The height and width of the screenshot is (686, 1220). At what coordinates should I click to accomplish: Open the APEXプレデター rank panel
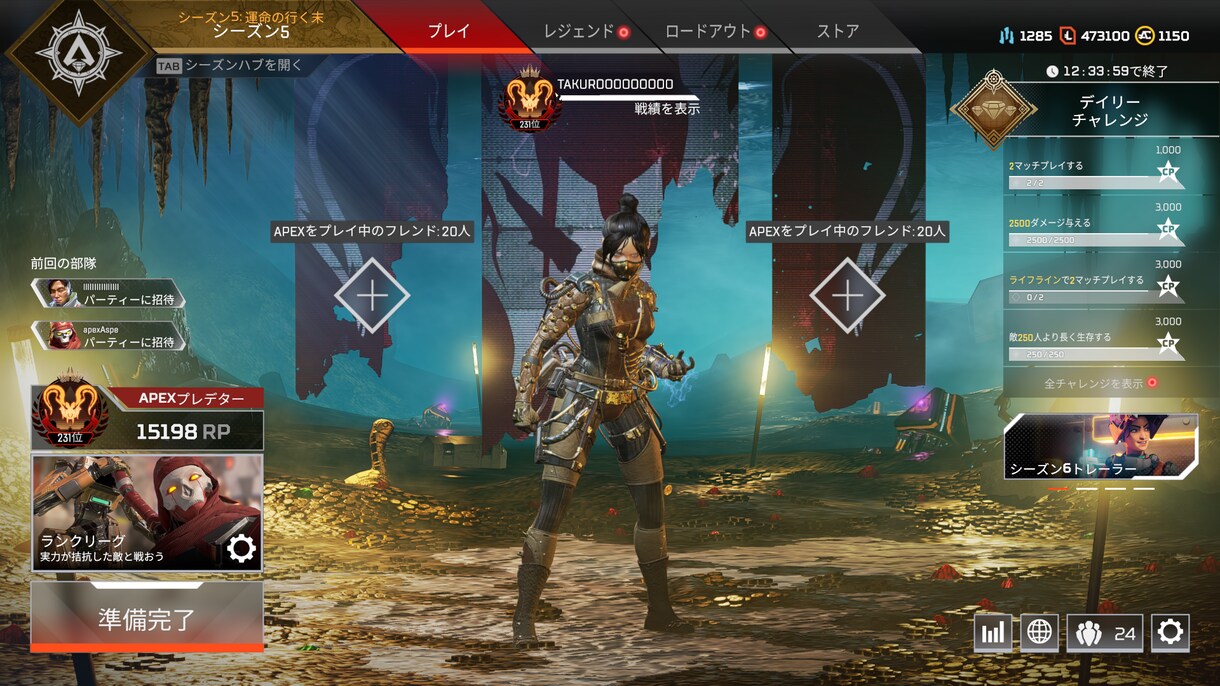tap(147, 417)
